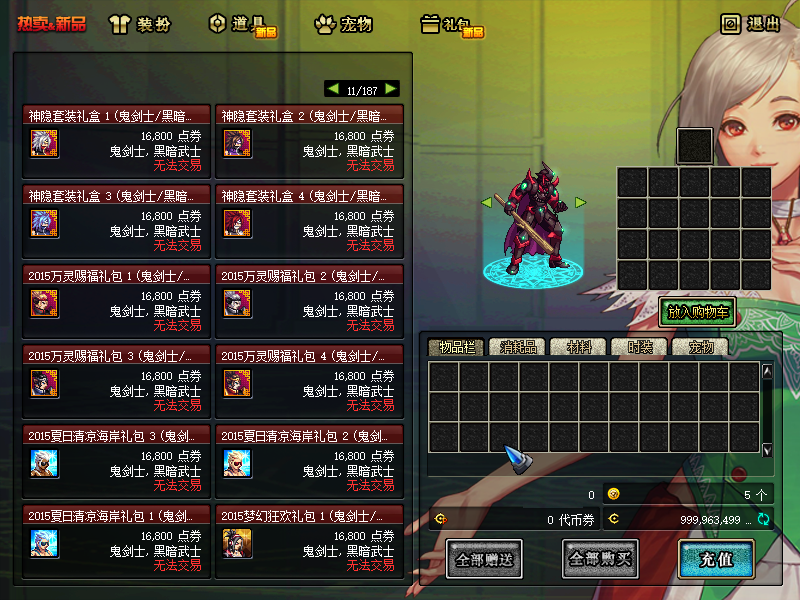The image size is (800, 600).
Task: Choose 神隐套装礼盒 4 item
Action: point(309,221)
